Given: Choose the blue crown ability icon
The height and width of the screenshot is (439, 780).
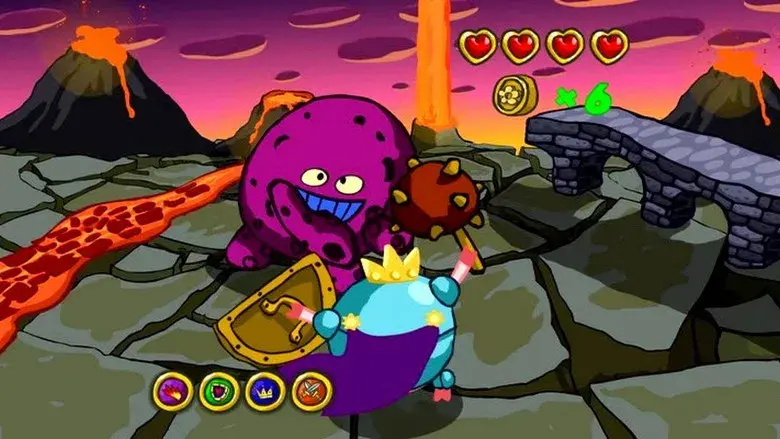Looking at the screenshot, I should (266, 391).
